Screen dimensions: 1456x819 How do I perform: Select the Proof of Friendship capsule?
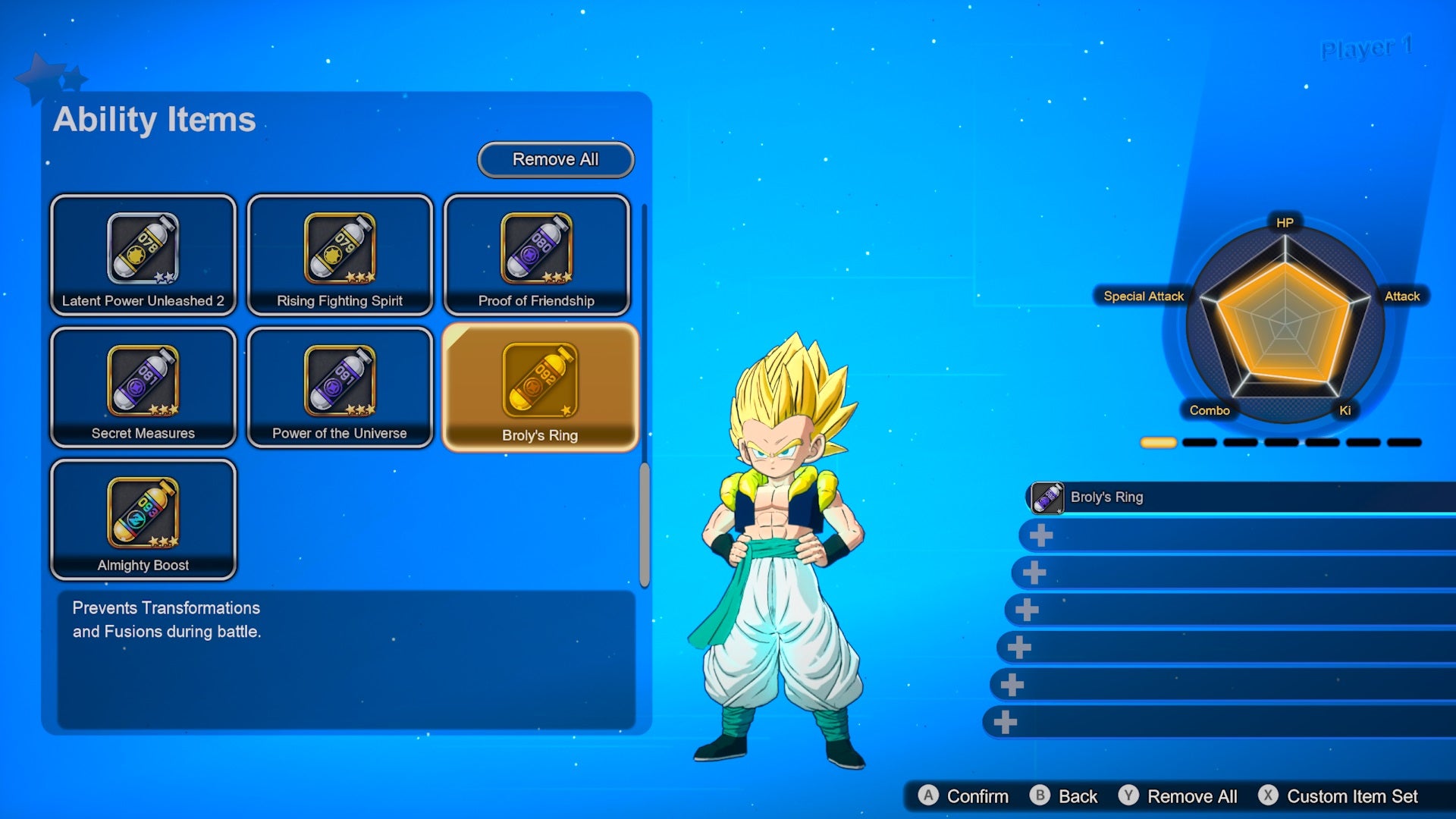tap(537, 254)
